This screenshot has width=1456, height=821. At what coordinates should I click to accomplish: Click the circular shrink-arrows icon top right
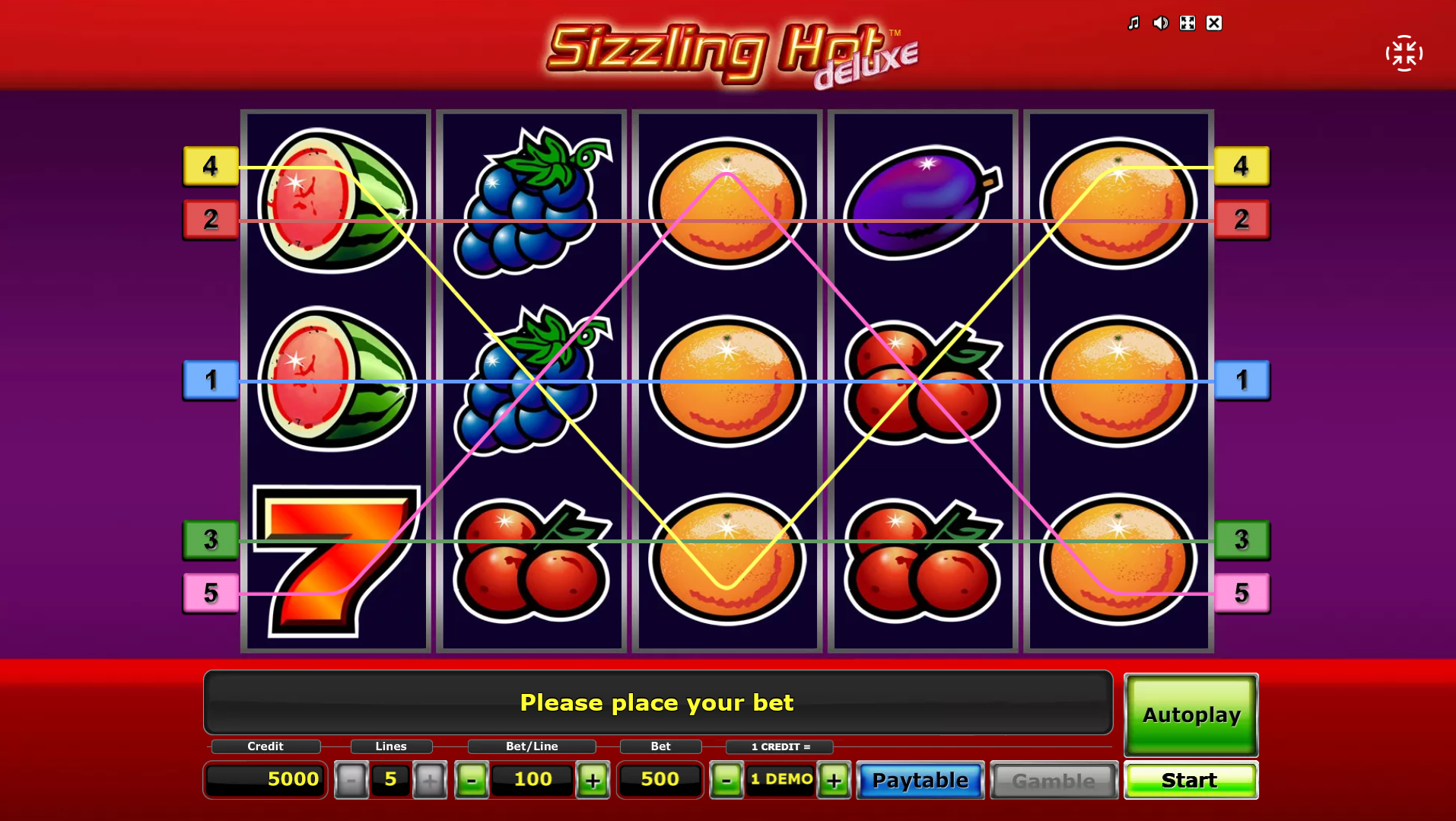click(1404, 53)
